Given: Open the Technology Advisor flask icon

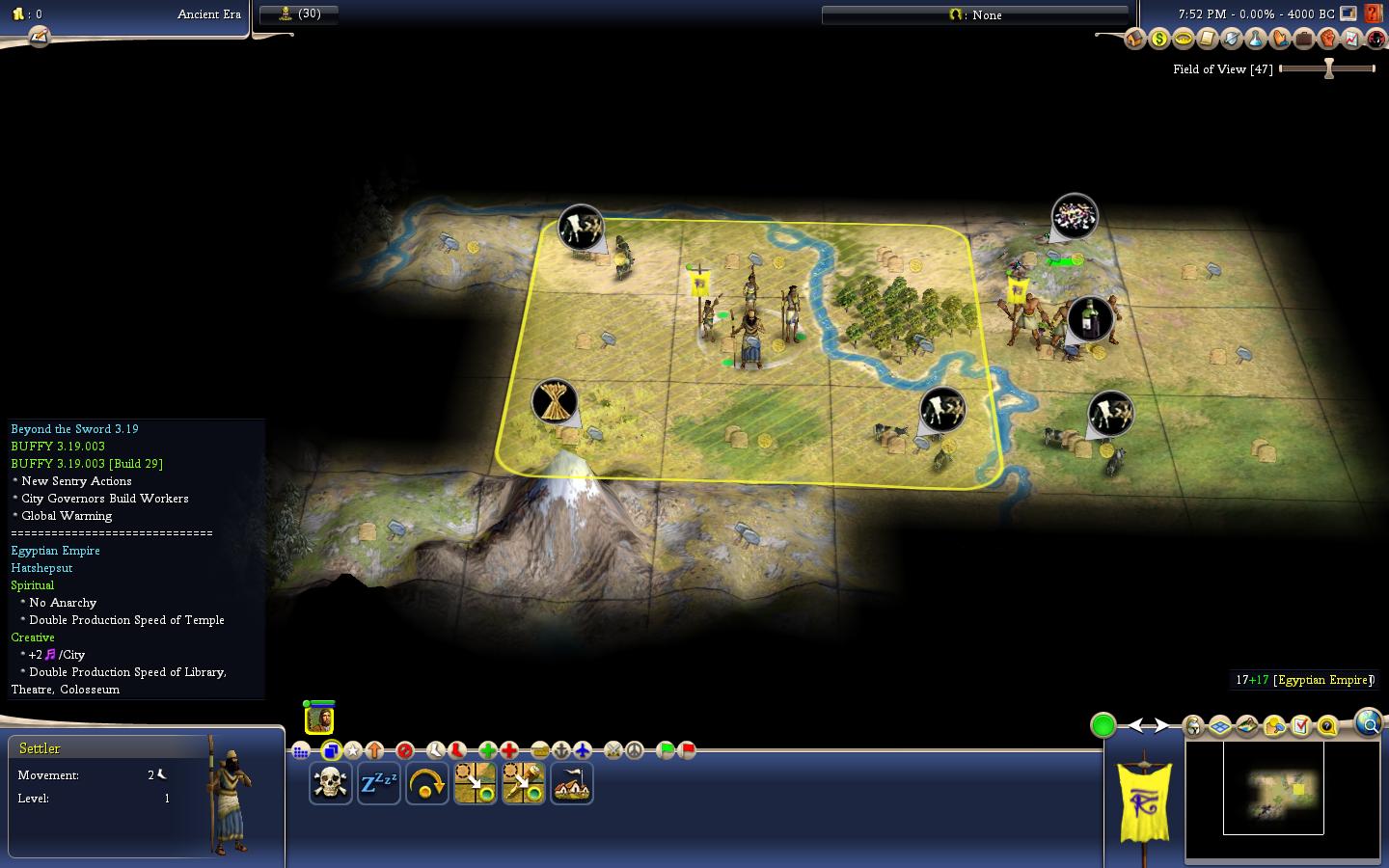Looking at the screenshot, I should pos(1255,39).
